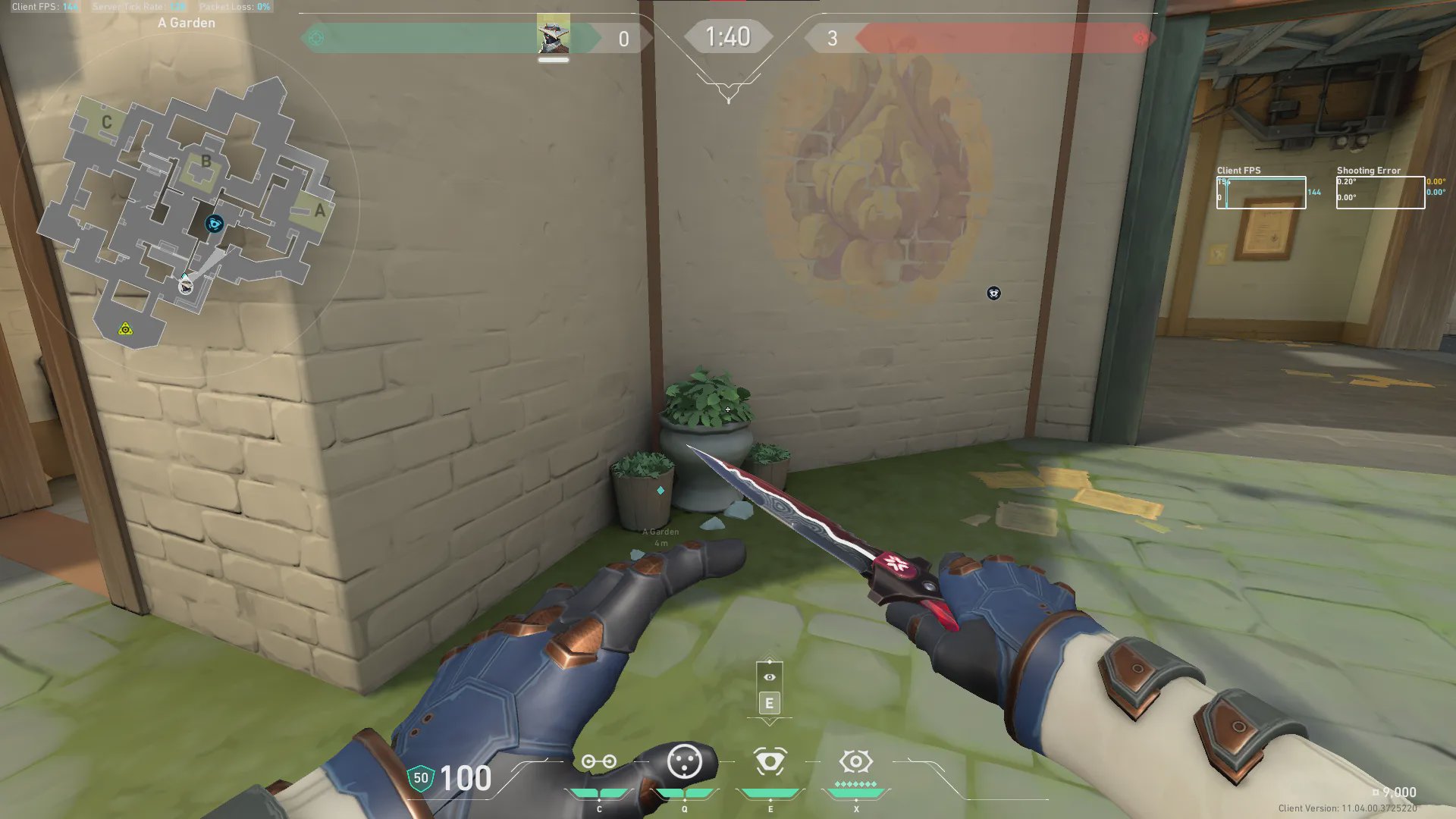Image resolution: width=1456 pixels, height=819 pixels.
Task: Click the Client FPS graph box
Action: [1261, 193]
